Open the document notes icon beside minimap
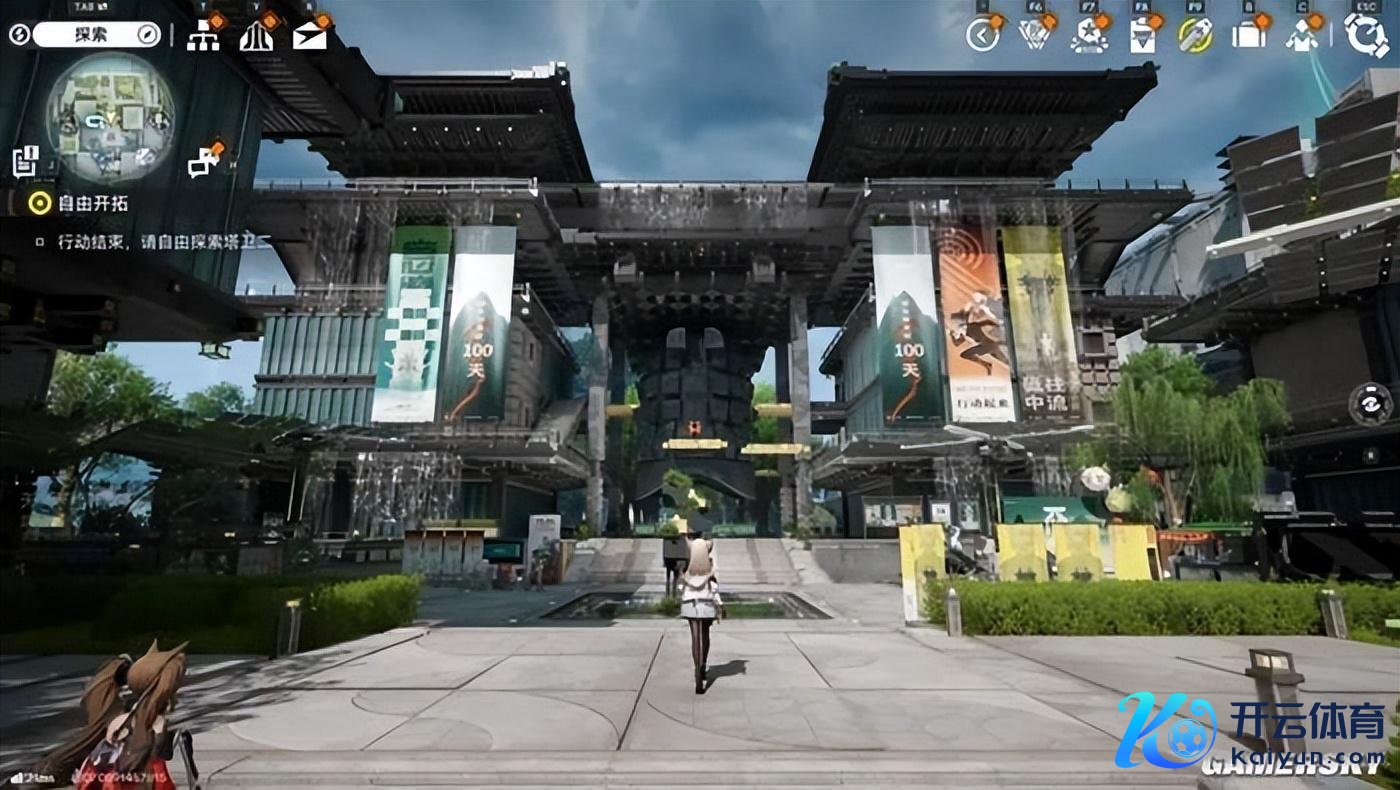This screenshot has width=1400, height=790. (25, 160)
